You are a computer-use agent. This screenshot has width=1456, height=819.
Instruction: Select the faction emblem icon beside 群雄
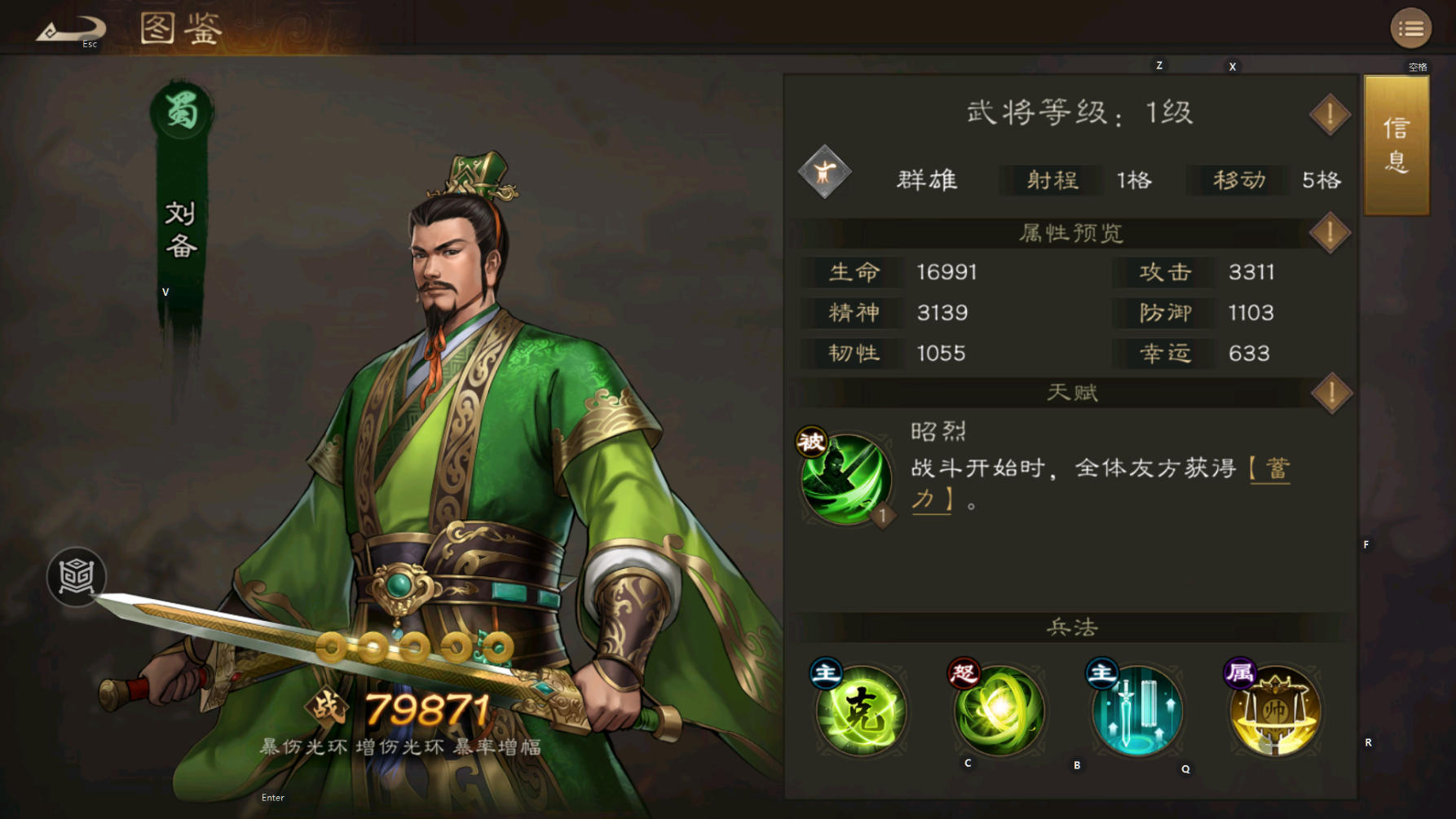point(824,174)
